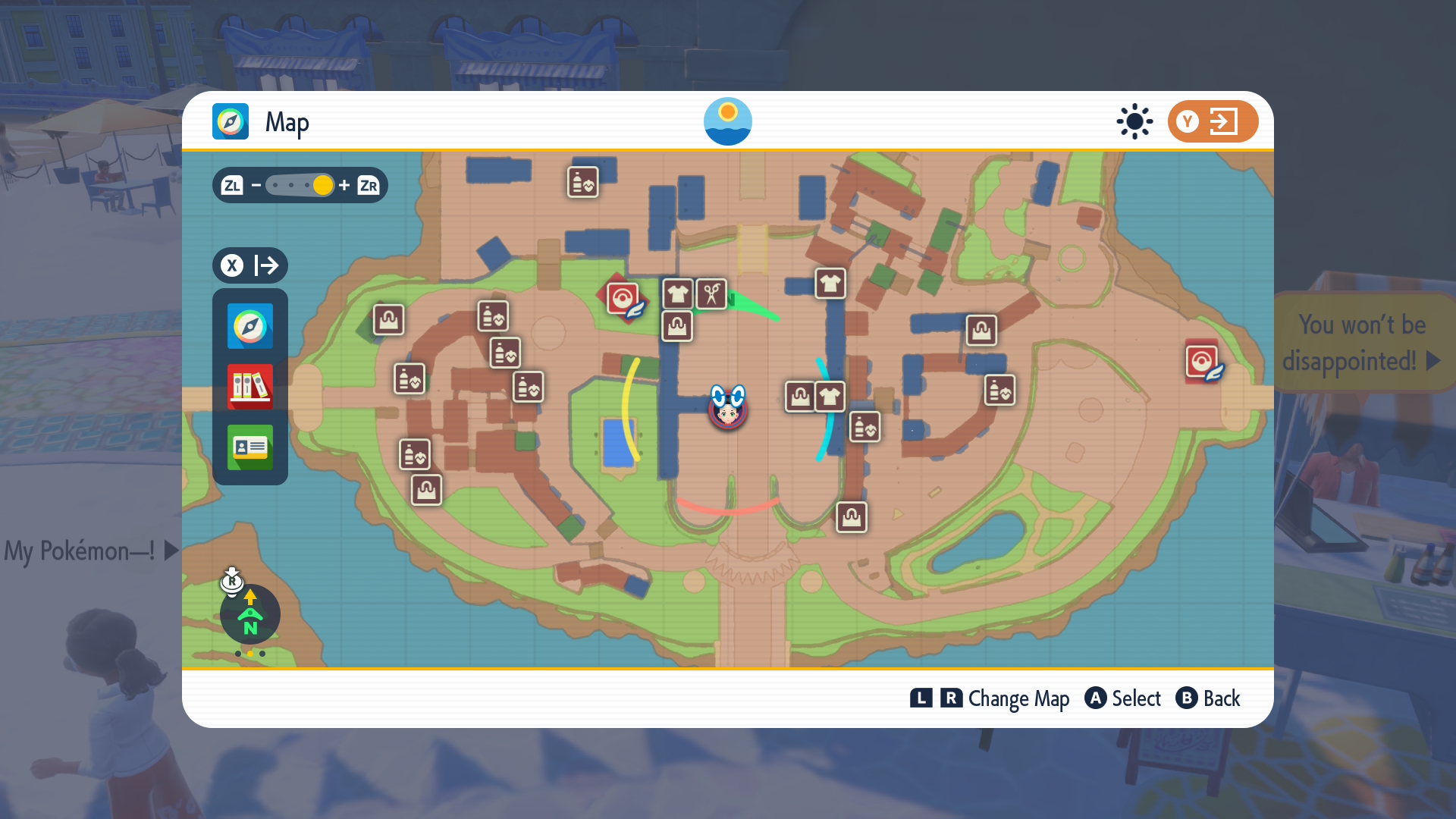Open the red Pokédex sidebar icon

point(249,388)
